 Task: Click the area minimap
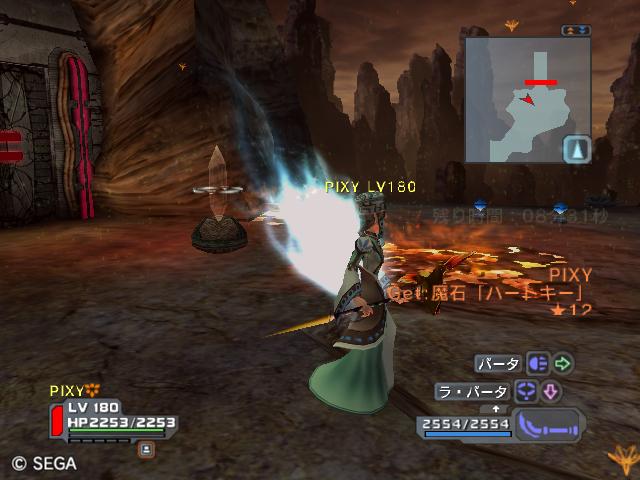[527, 100]
